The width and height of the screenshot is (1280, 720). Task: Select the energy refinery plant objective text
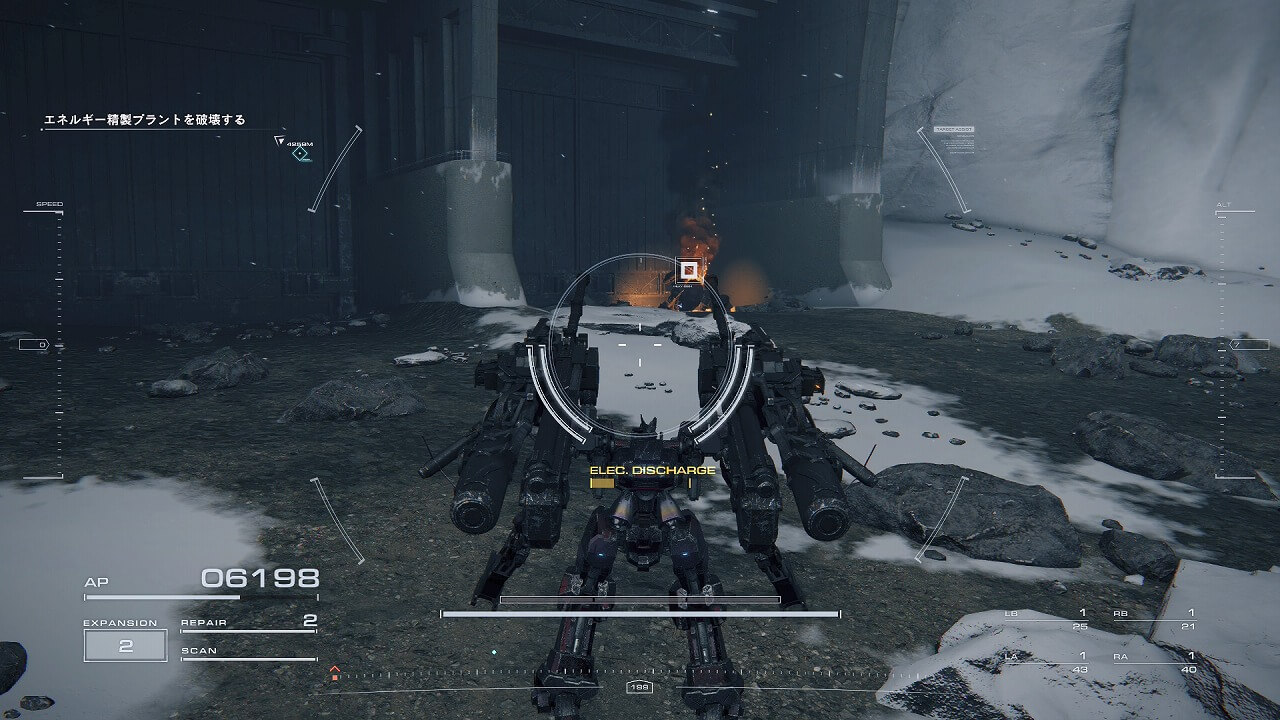[x=144, y=120]
